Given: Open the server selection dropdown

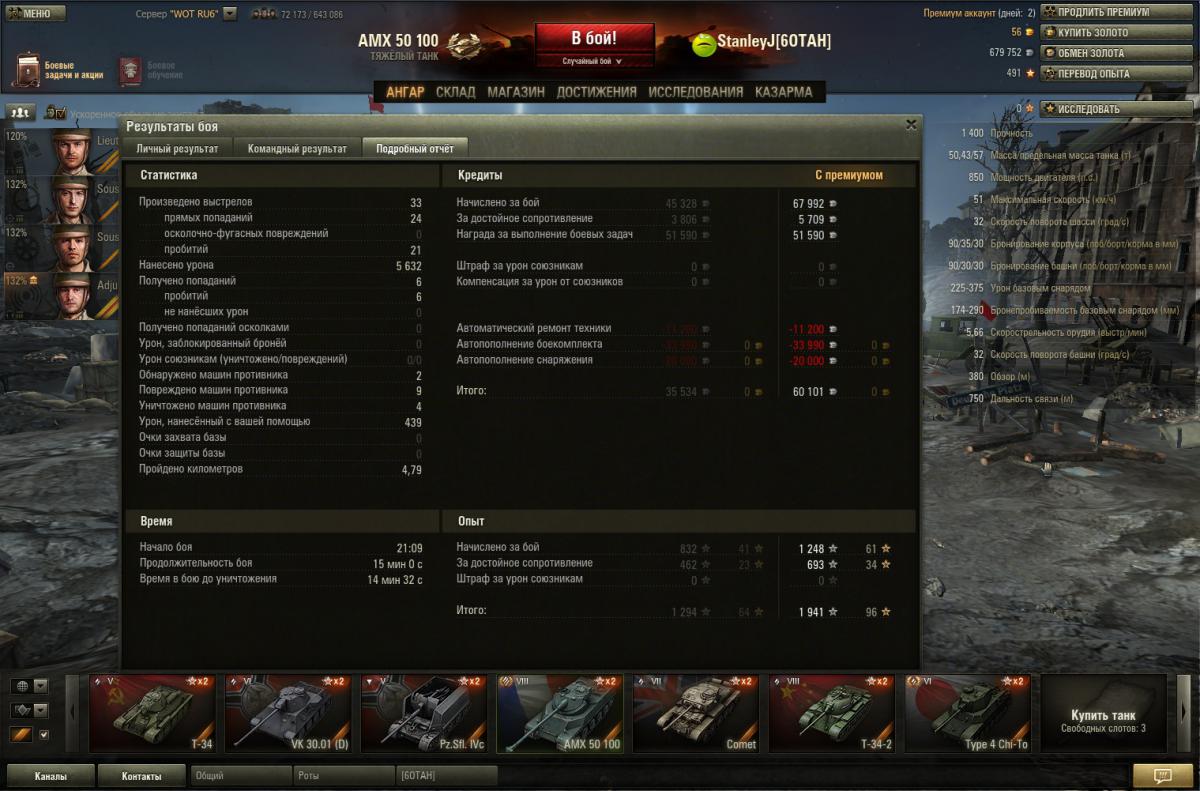Looking at the screenshot, I should tap(230, 14).
